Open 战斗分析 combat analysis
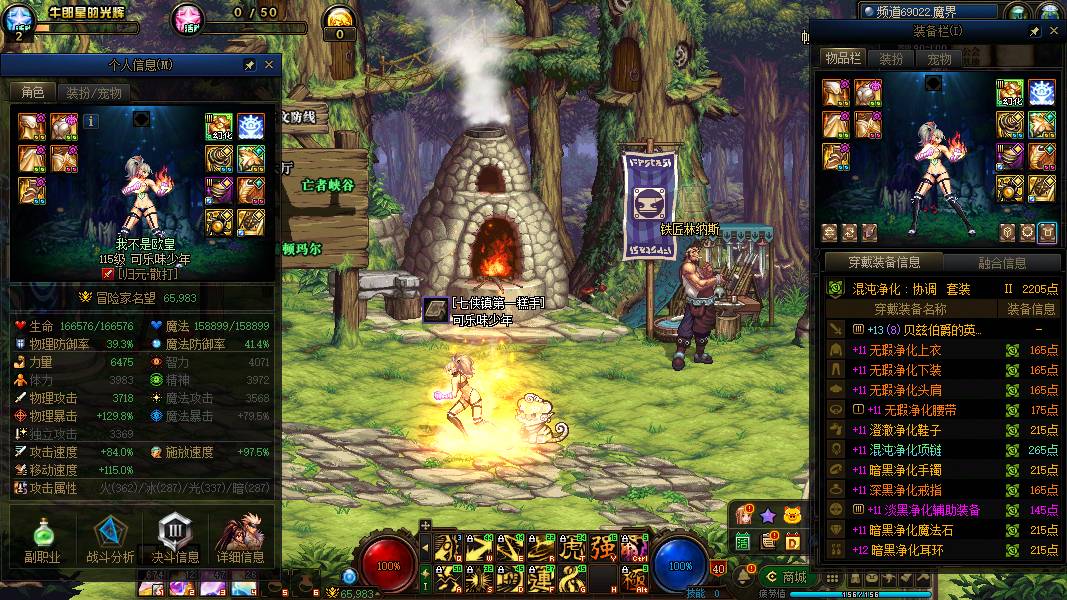The width and height of the screenshot is (1067, 600). 110,540
